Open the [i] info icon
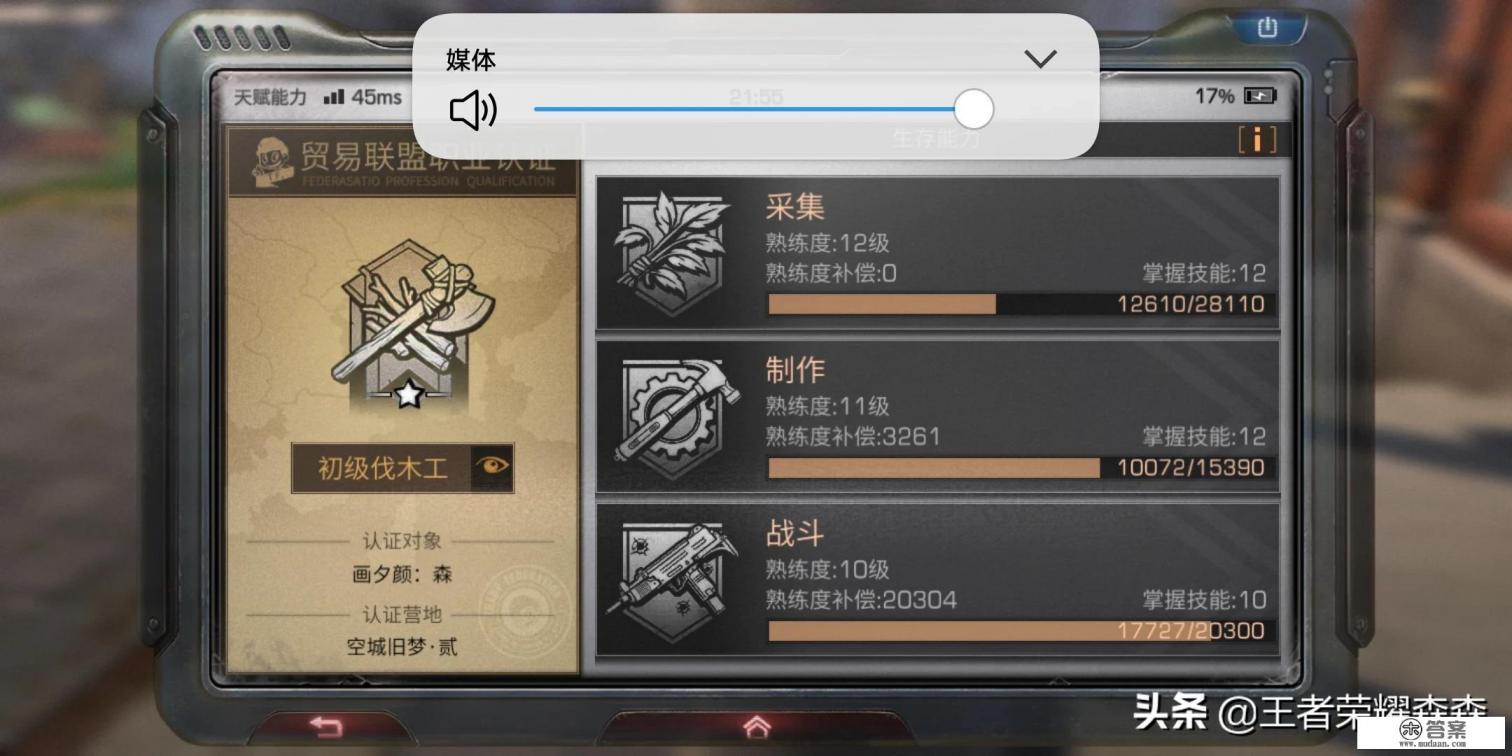Viewport: 1512px width, 756px height. 1257,140
